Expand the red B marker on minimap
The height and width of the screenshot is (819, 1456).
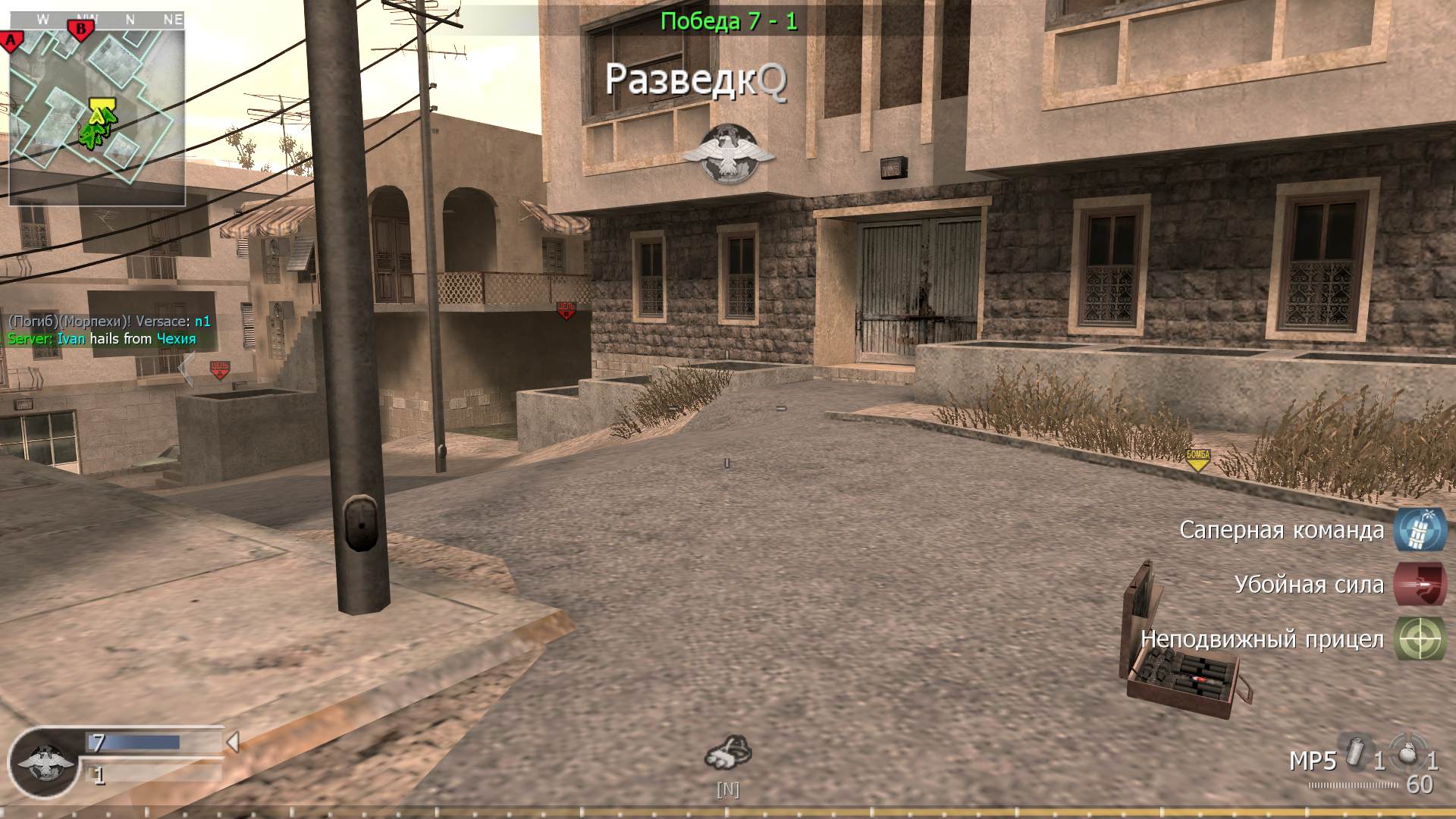79,29
